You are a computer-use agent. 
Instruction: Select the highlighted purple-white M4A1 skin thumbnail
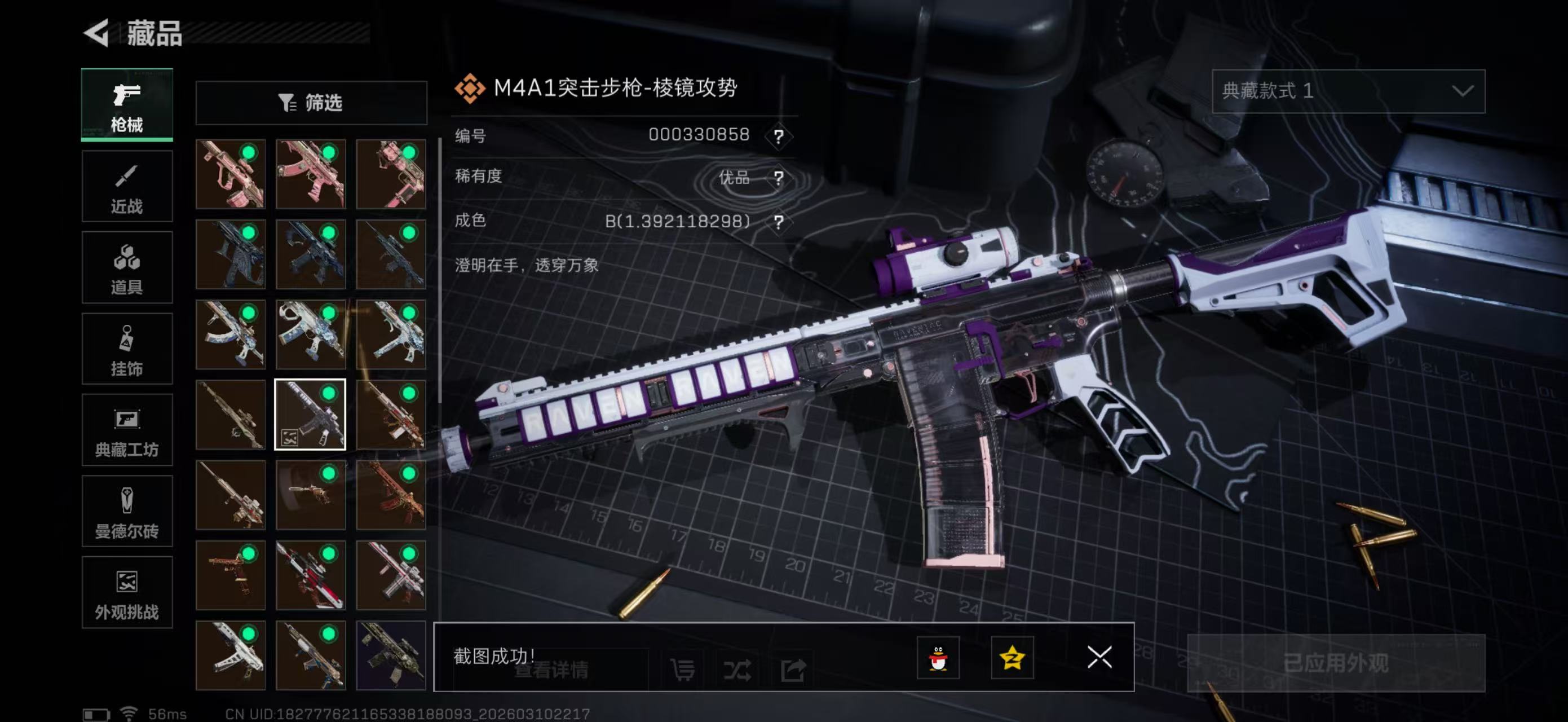click(311, 415)
